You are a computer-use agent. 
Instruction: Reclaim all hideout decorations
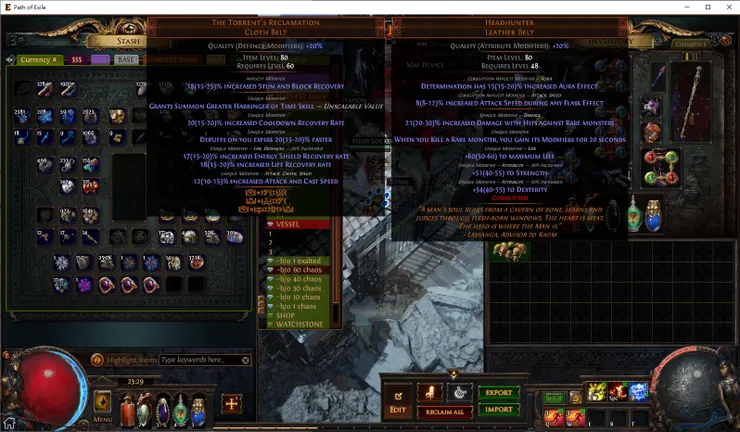pos(444,412)
